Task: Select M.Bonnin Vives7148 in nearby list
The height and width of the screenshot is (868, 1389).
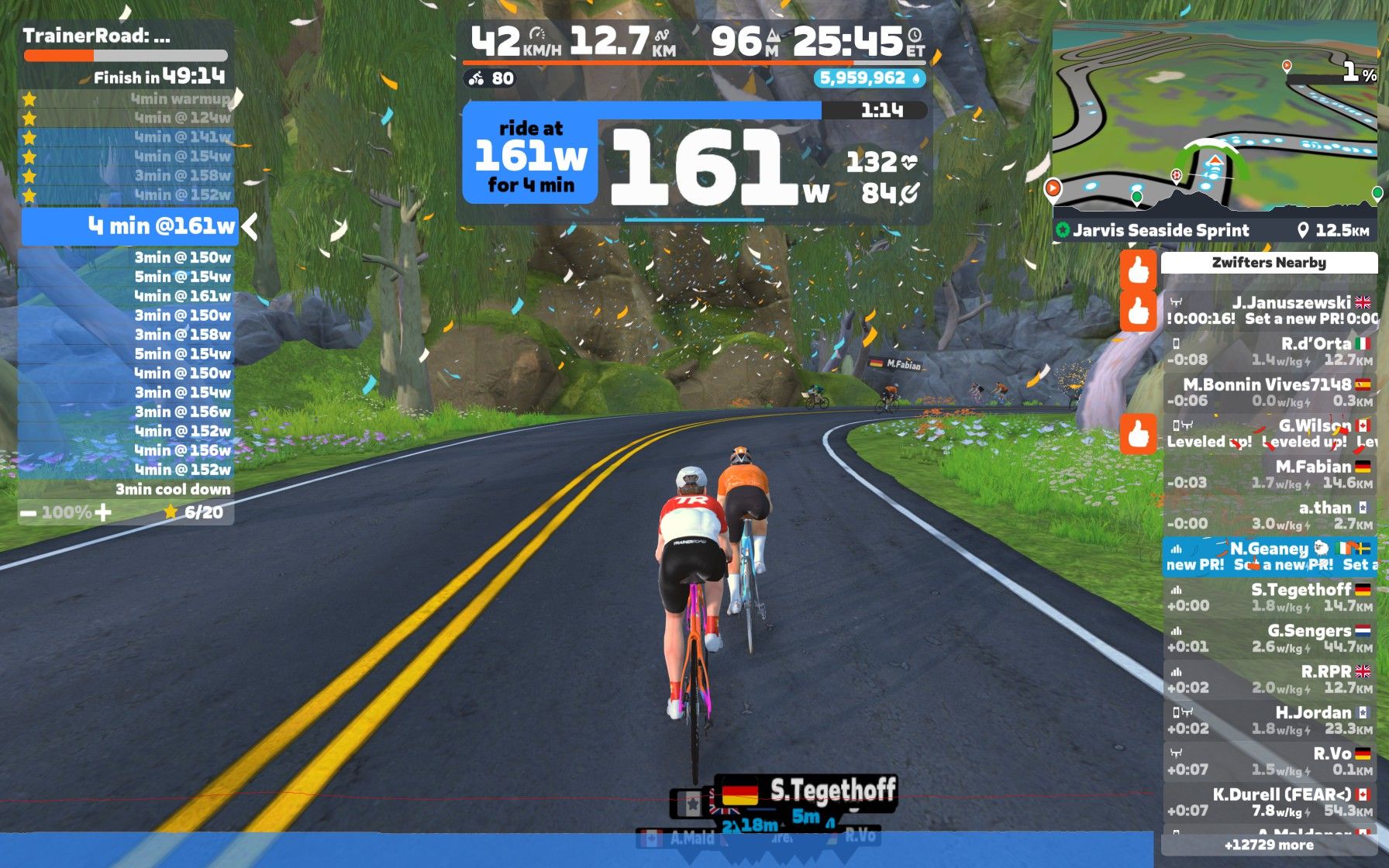Action: coord(1269,393)
